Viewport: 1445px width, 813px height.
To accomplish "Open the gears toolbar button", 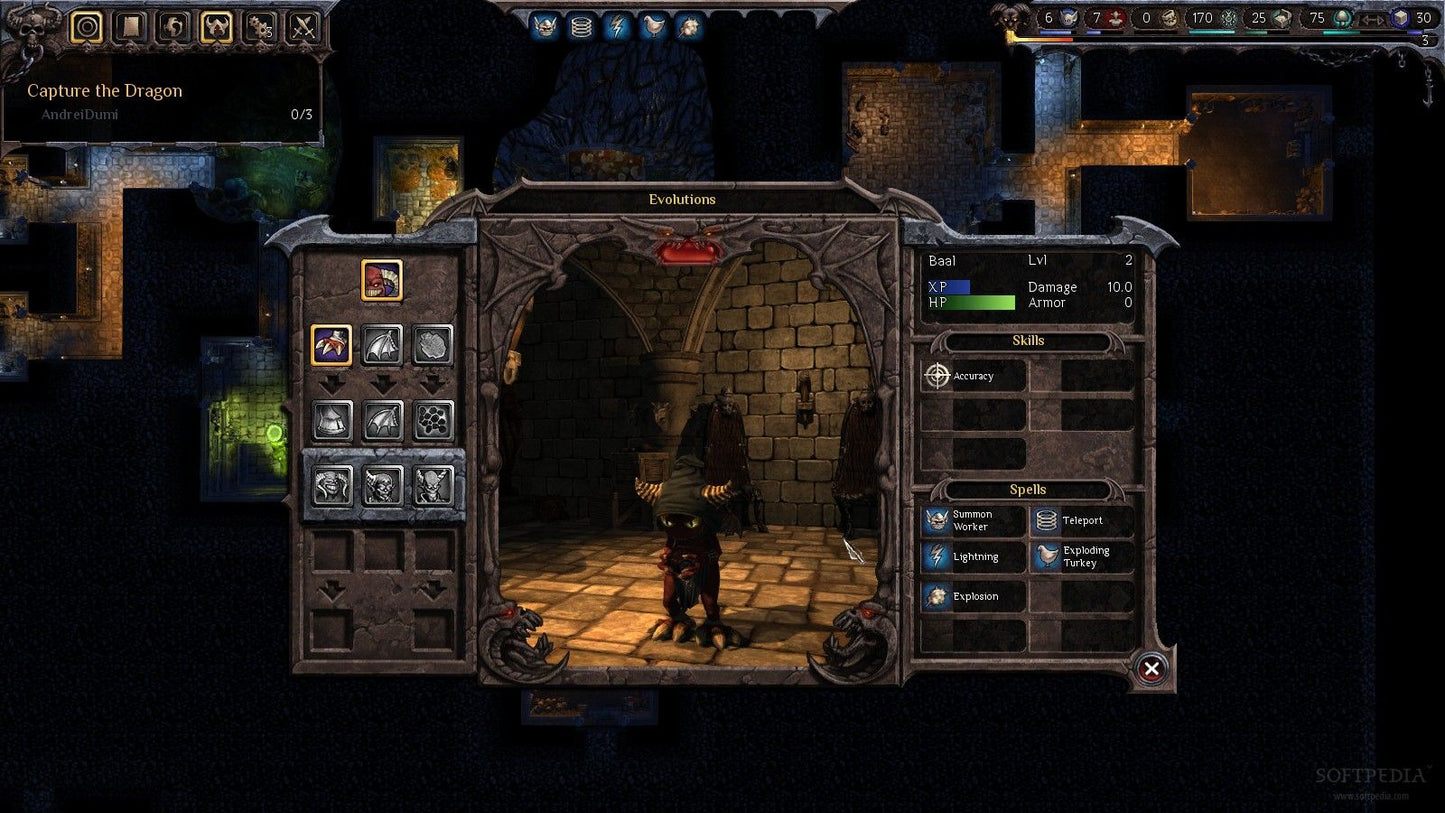I will pyautogui.click(x=260, y=27).
